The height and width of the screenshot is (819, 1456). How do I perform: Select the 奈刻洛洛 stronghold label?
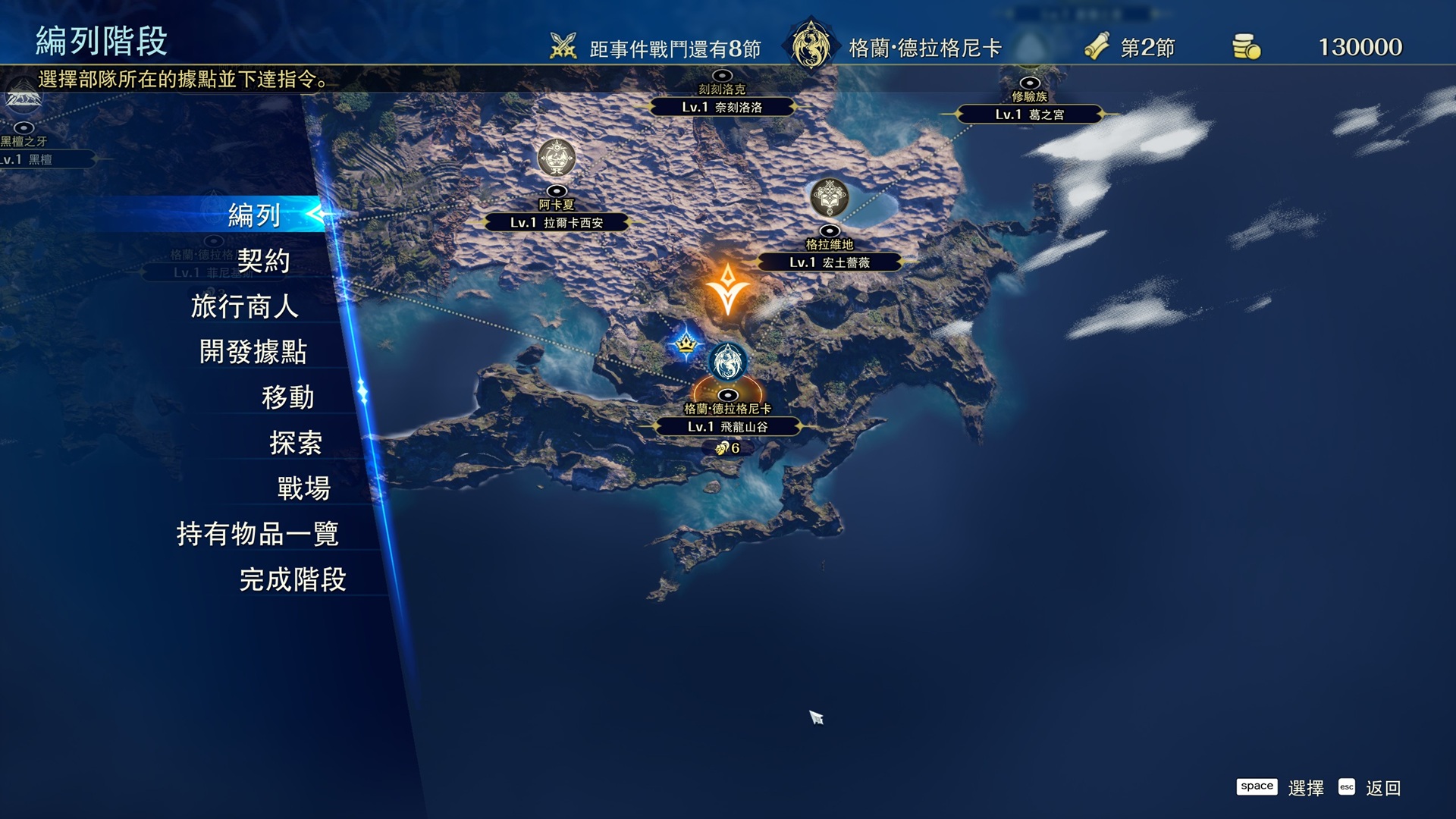pos(722,107)
